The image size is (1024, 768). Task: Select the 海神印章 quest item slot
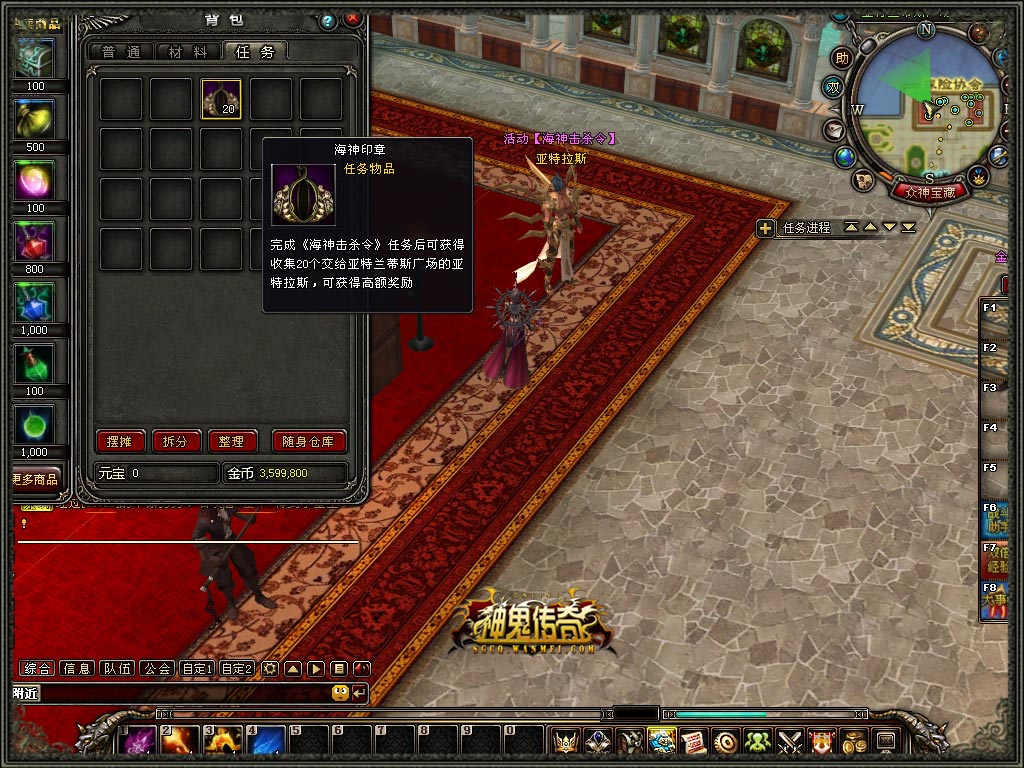pos(221,99)
